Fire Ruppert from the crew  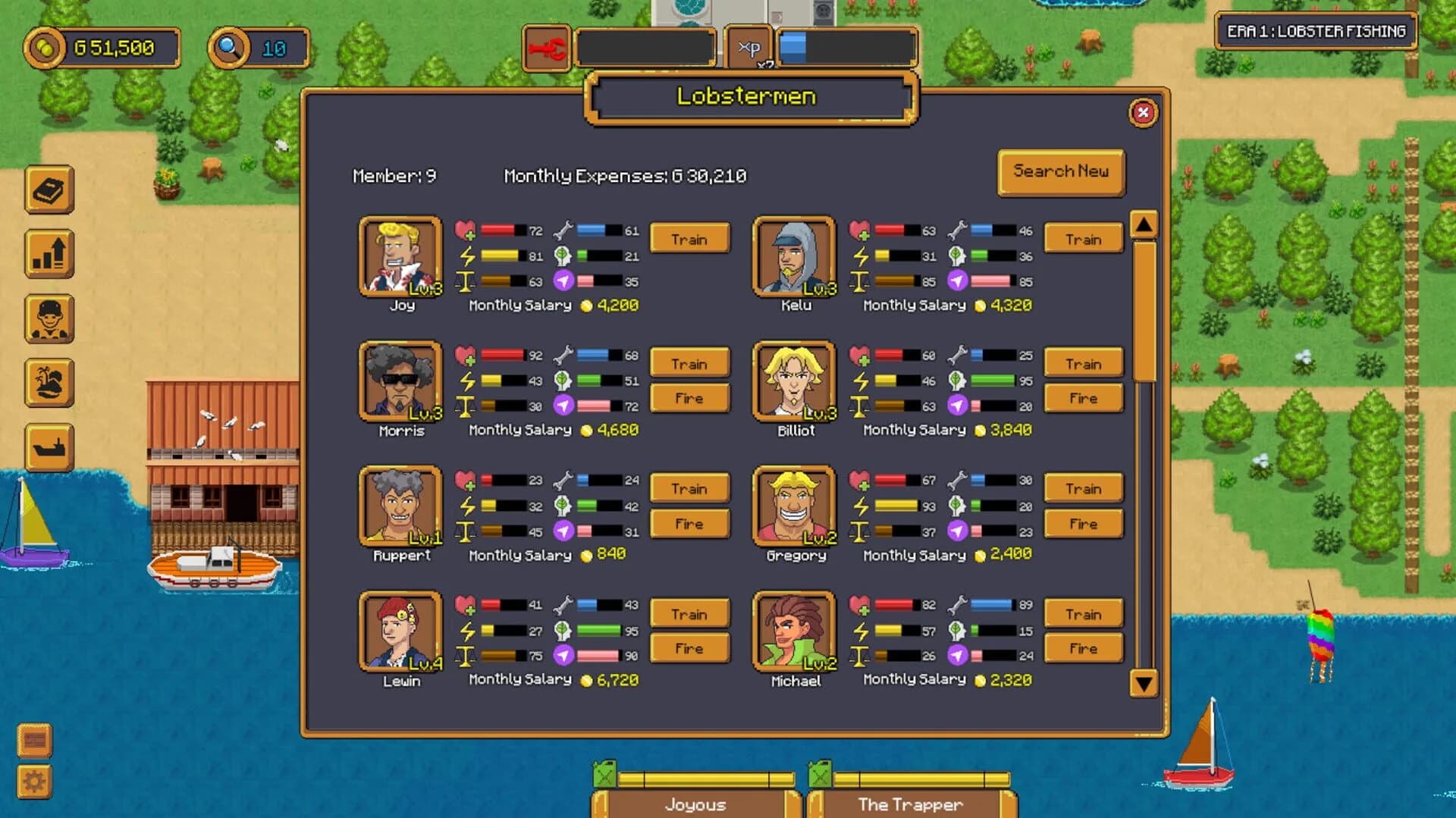point(689,523)
